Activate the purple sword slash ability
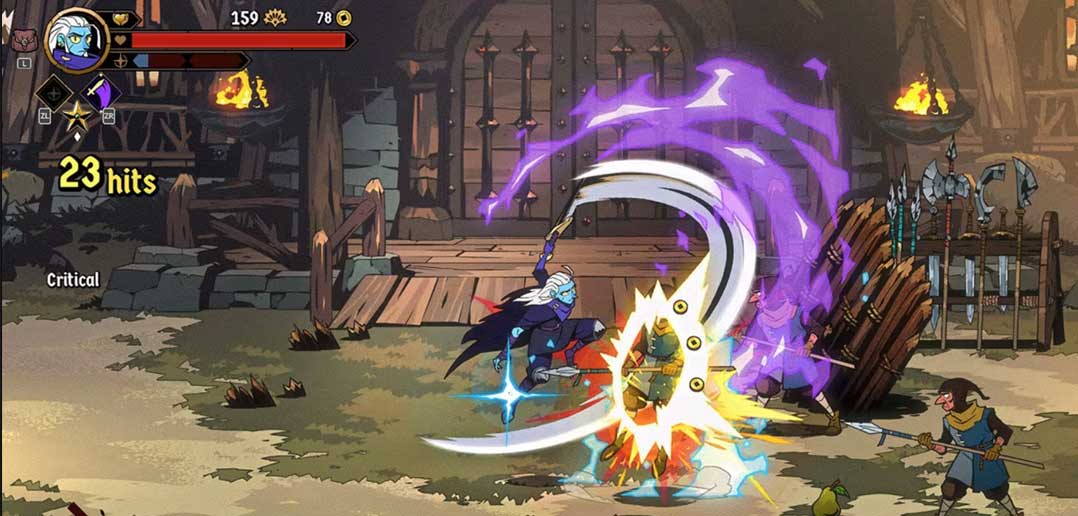Screen dimensions: 1078x516 pos(100,92)
